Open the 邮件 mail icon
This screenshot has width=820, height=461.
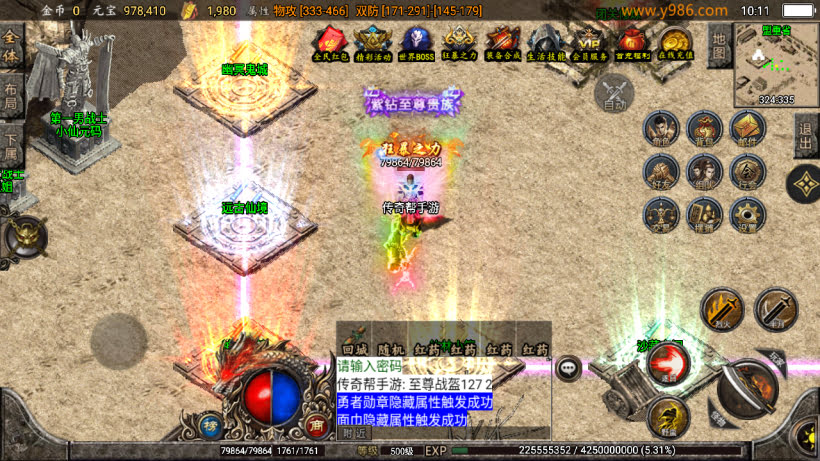[x=746, y=130]
